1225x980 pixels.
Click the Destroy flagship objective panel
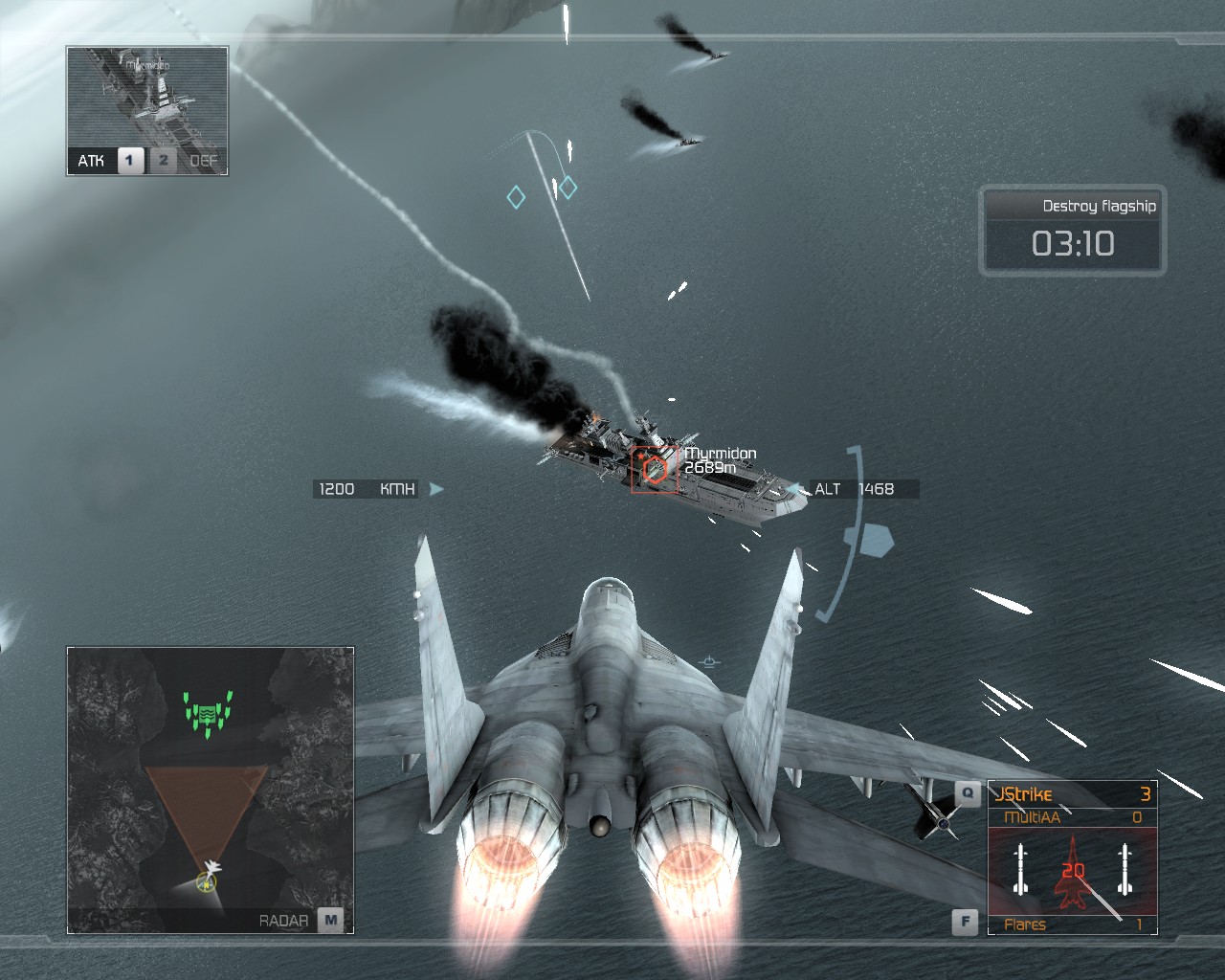pyautogui.click(x=1073, y=230)
